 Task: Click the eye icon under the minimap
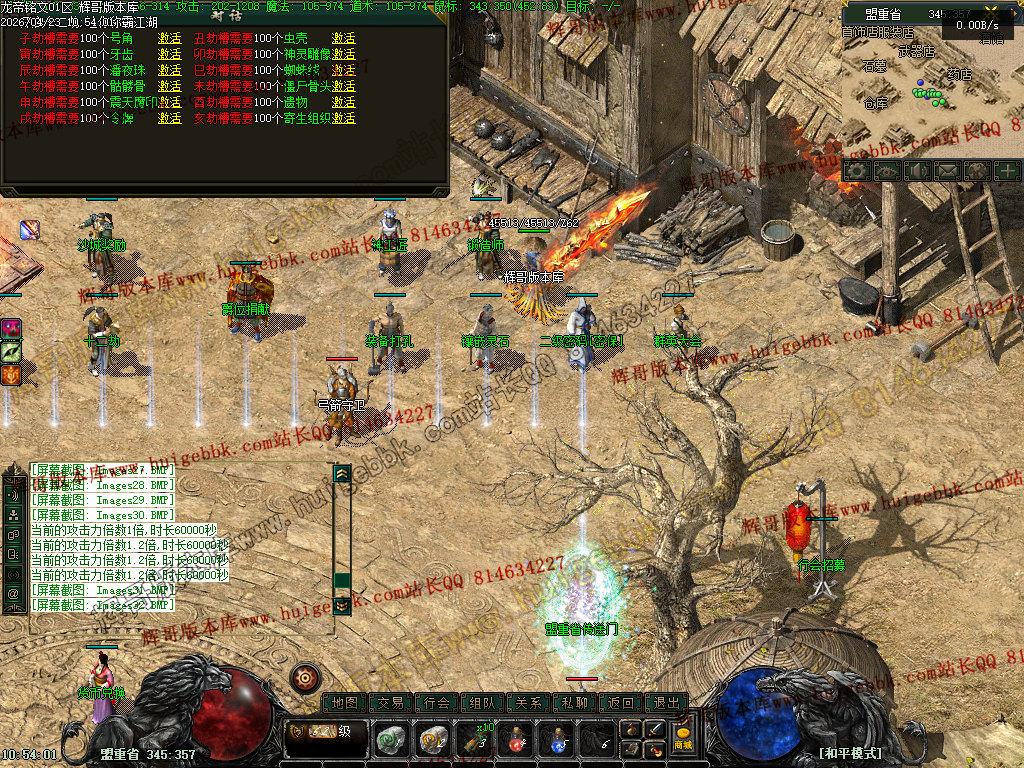tap(886, 171)
